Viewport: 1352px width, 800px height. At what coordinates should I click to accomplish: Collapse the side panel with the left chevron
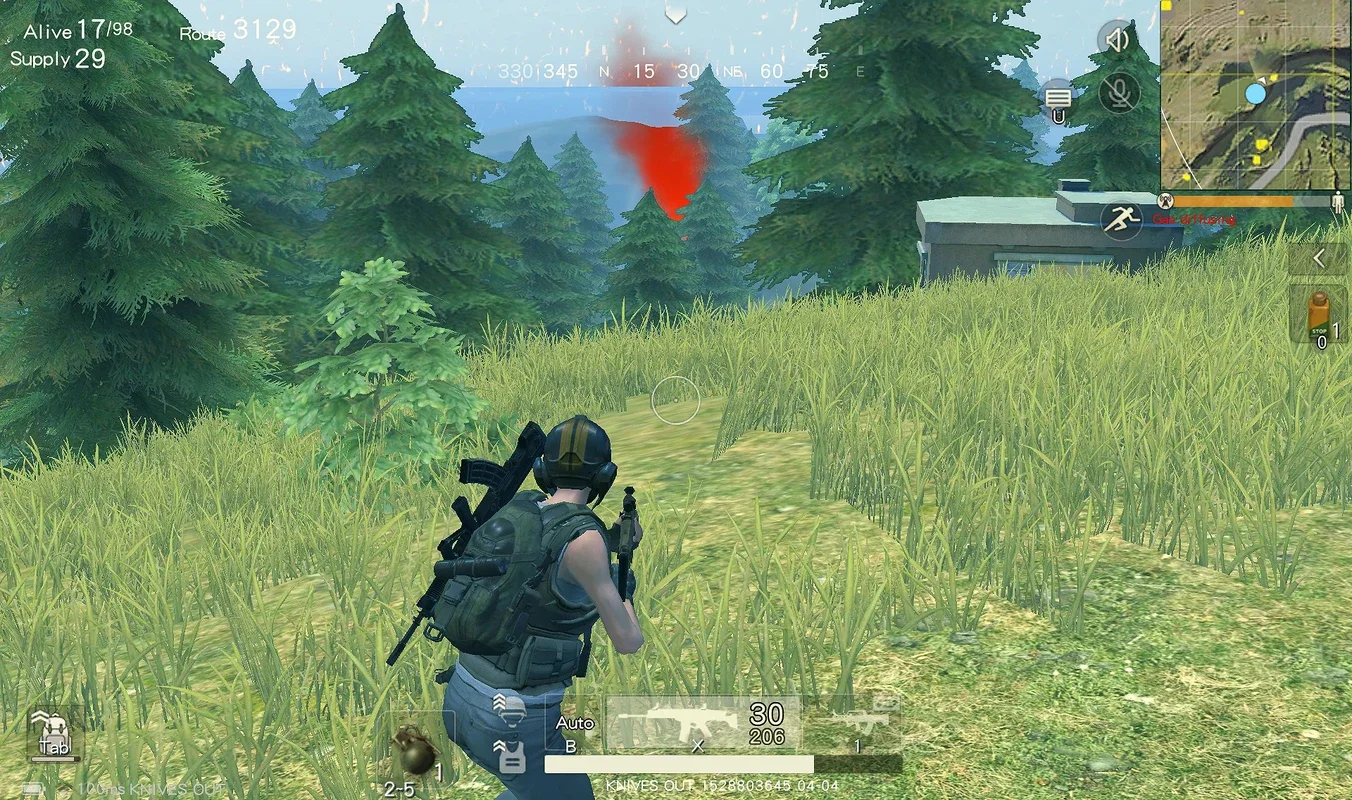[x=1319, y=258]
